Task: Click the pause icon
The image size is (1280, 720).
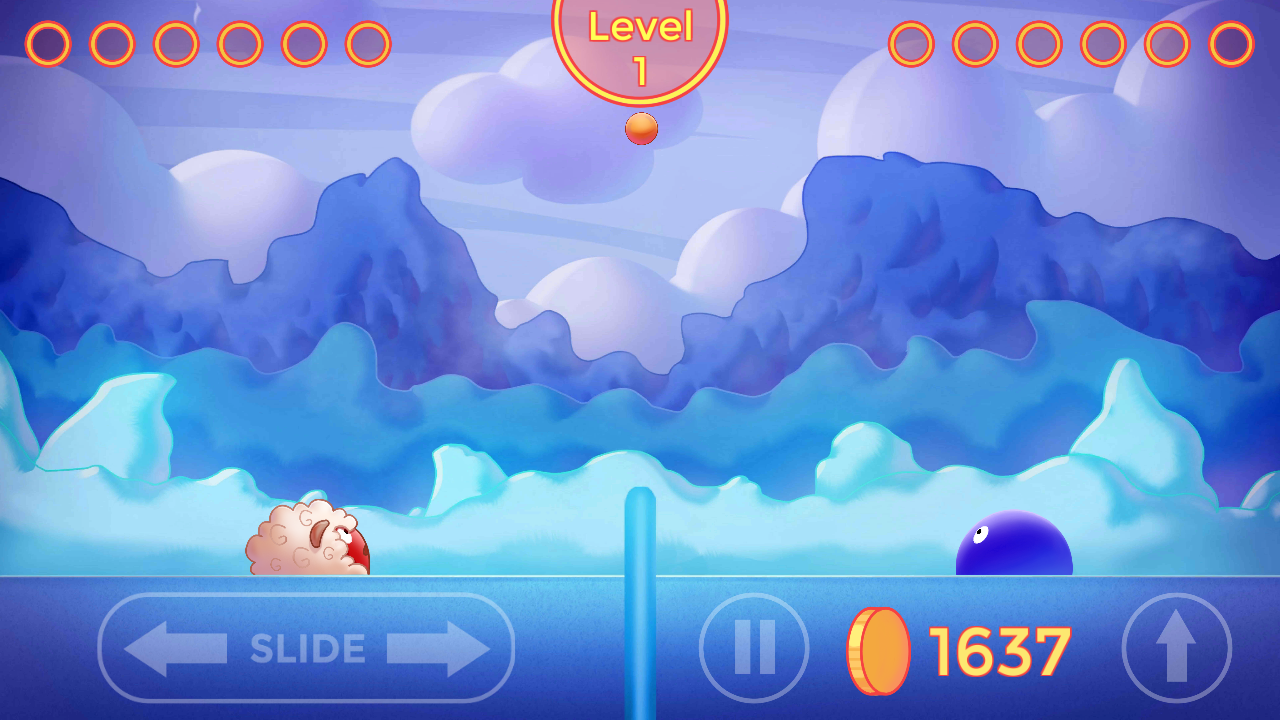Action: (753, 647)
